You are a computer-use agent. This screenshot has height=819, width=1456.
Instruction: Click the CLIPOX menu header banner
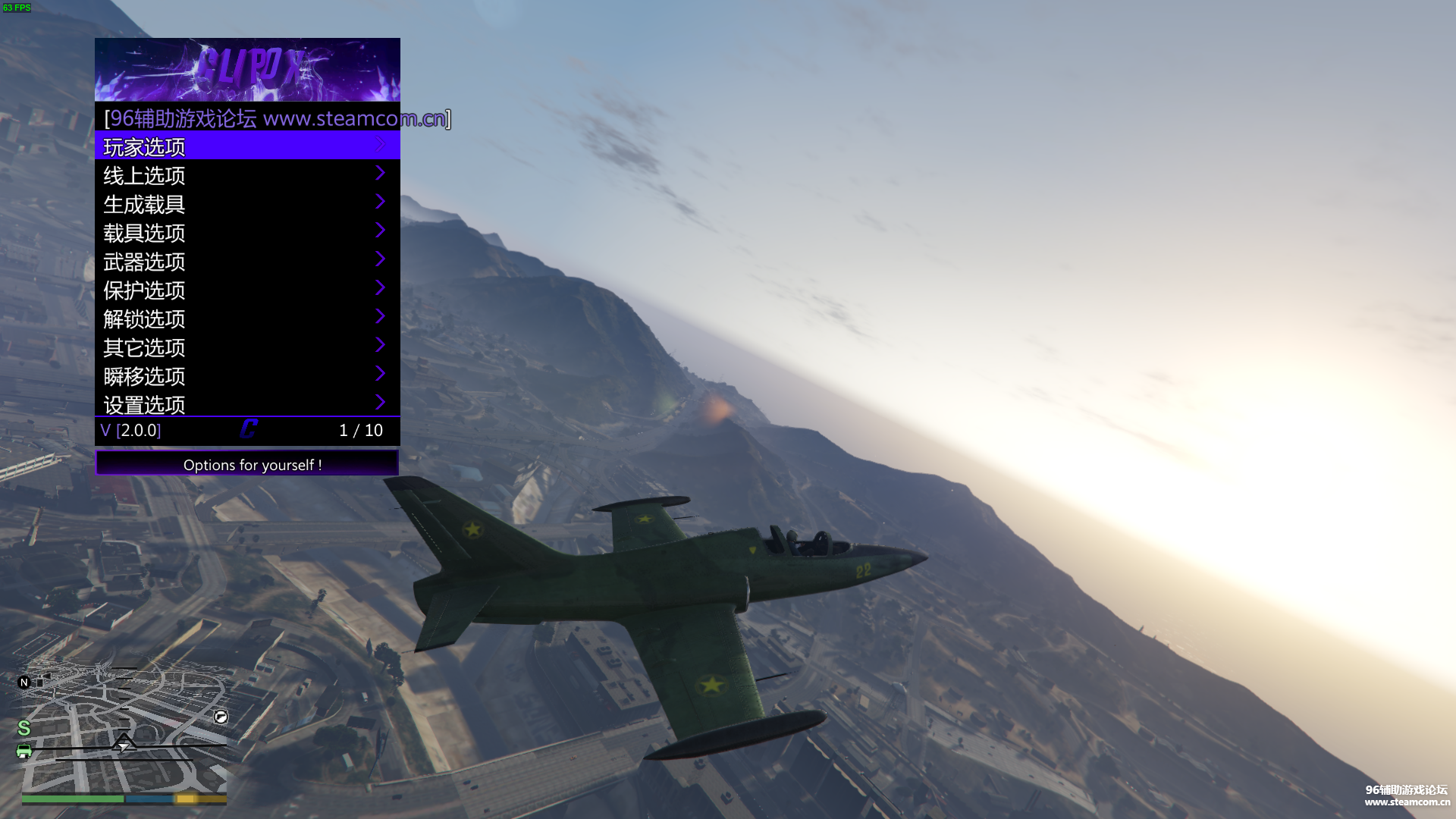247,69
